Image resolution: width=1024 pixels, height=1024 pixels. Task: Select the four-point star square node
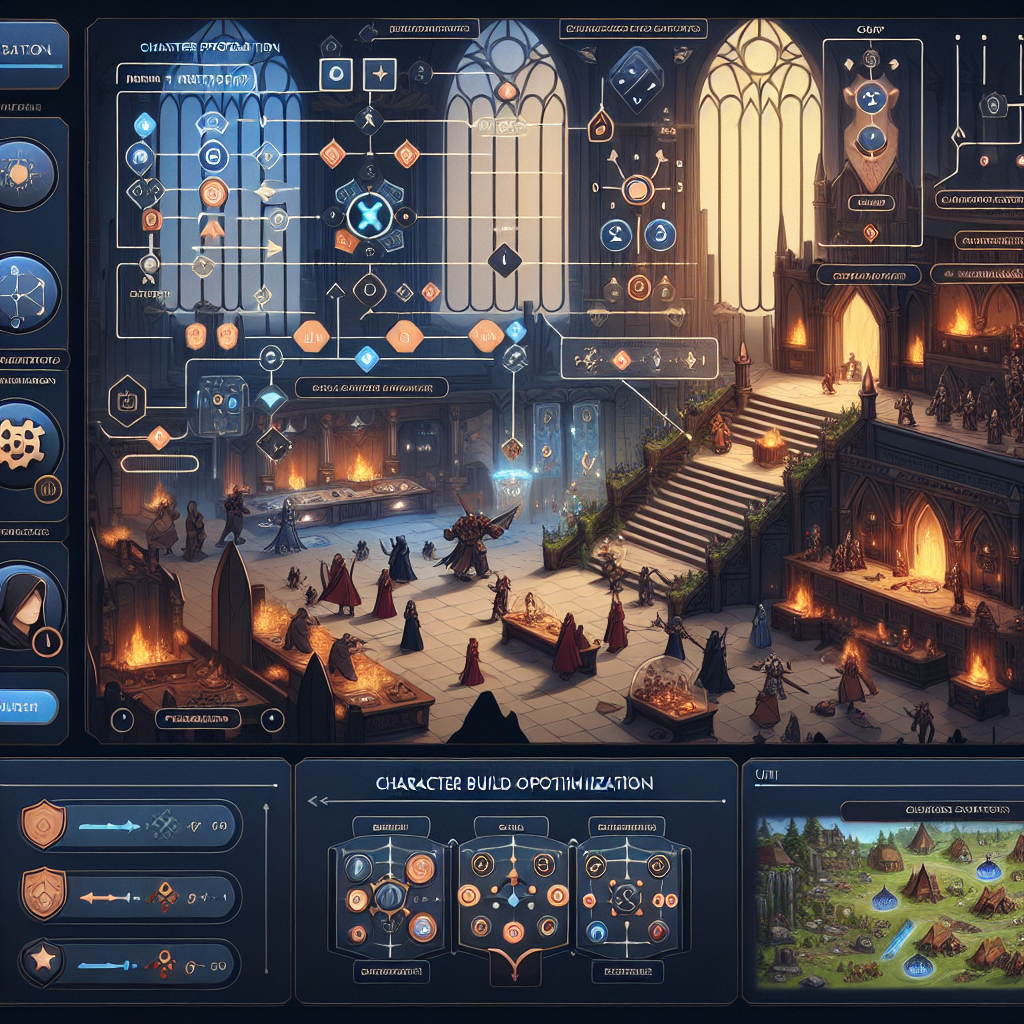(377, 73)
